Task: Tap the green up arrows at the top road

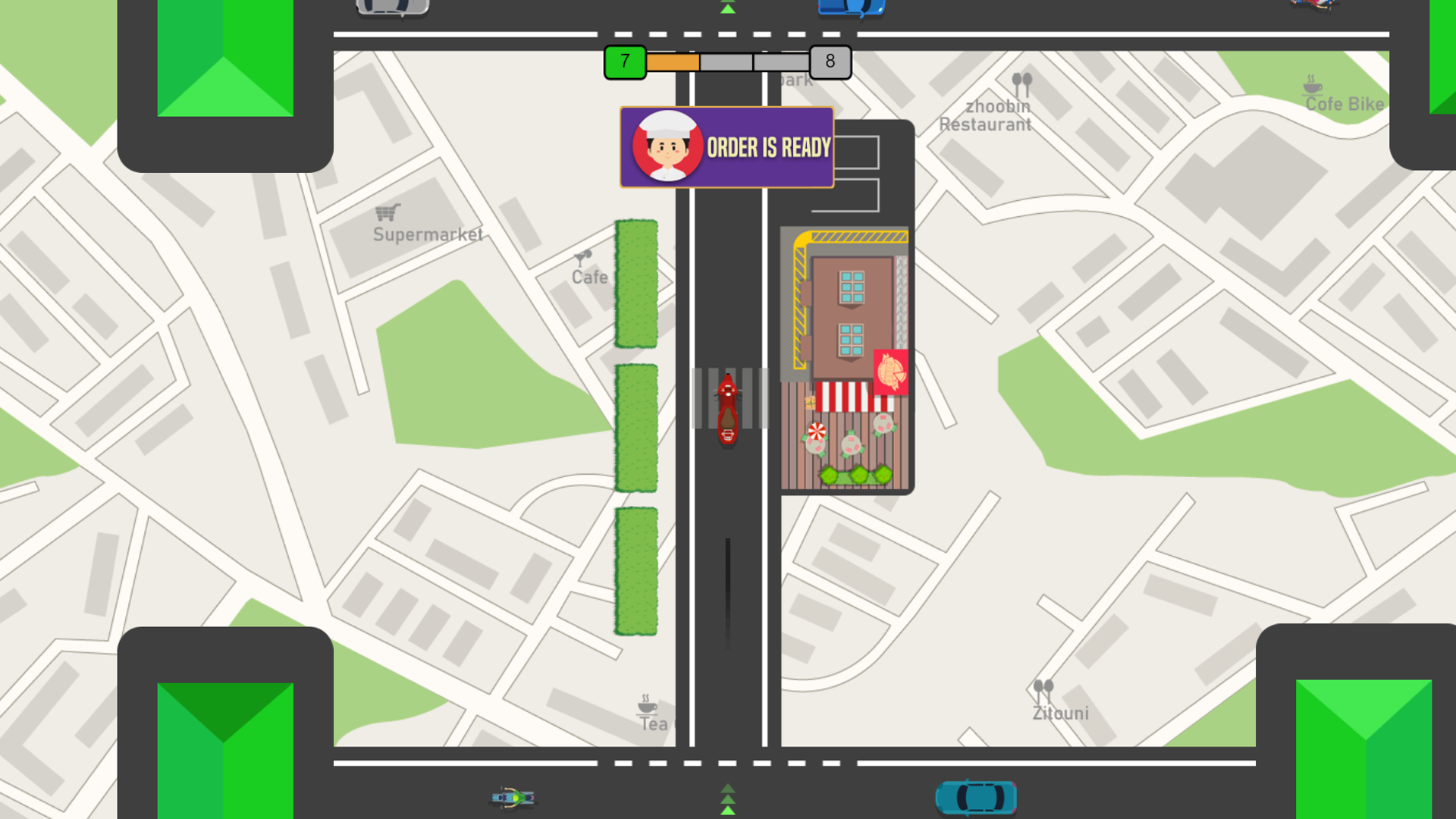Action: [726, 8]
